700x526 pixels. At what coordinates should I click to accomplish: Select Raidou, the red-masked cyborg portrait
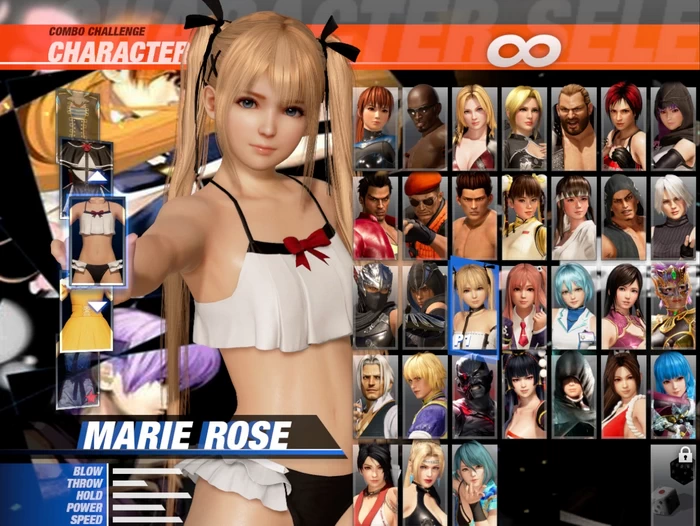pos(474,394)
